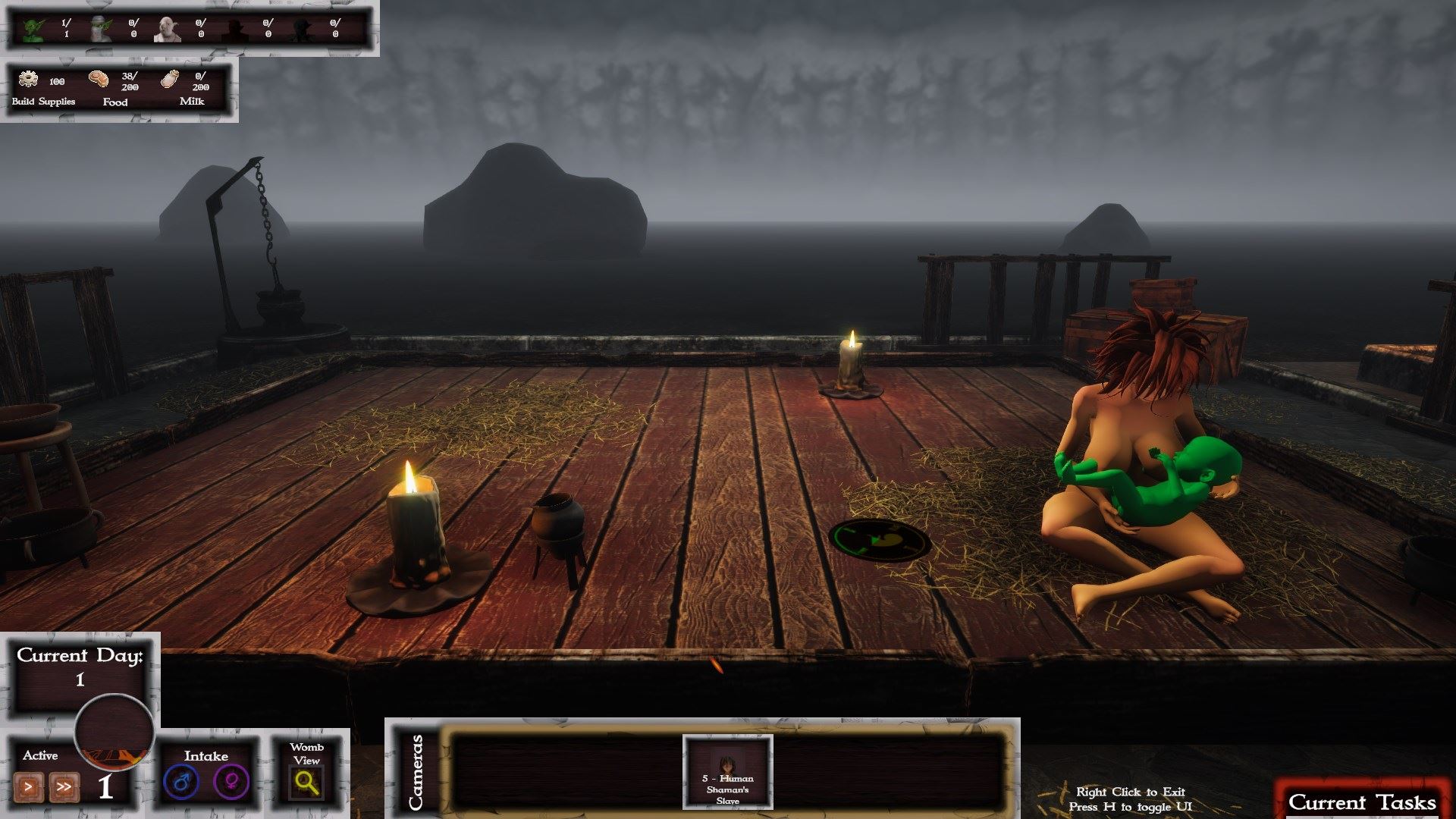1456x819 pixels.
Task: Toggle the blue male Intake icon
Action: pyautogui.click(x=181, y=782)
